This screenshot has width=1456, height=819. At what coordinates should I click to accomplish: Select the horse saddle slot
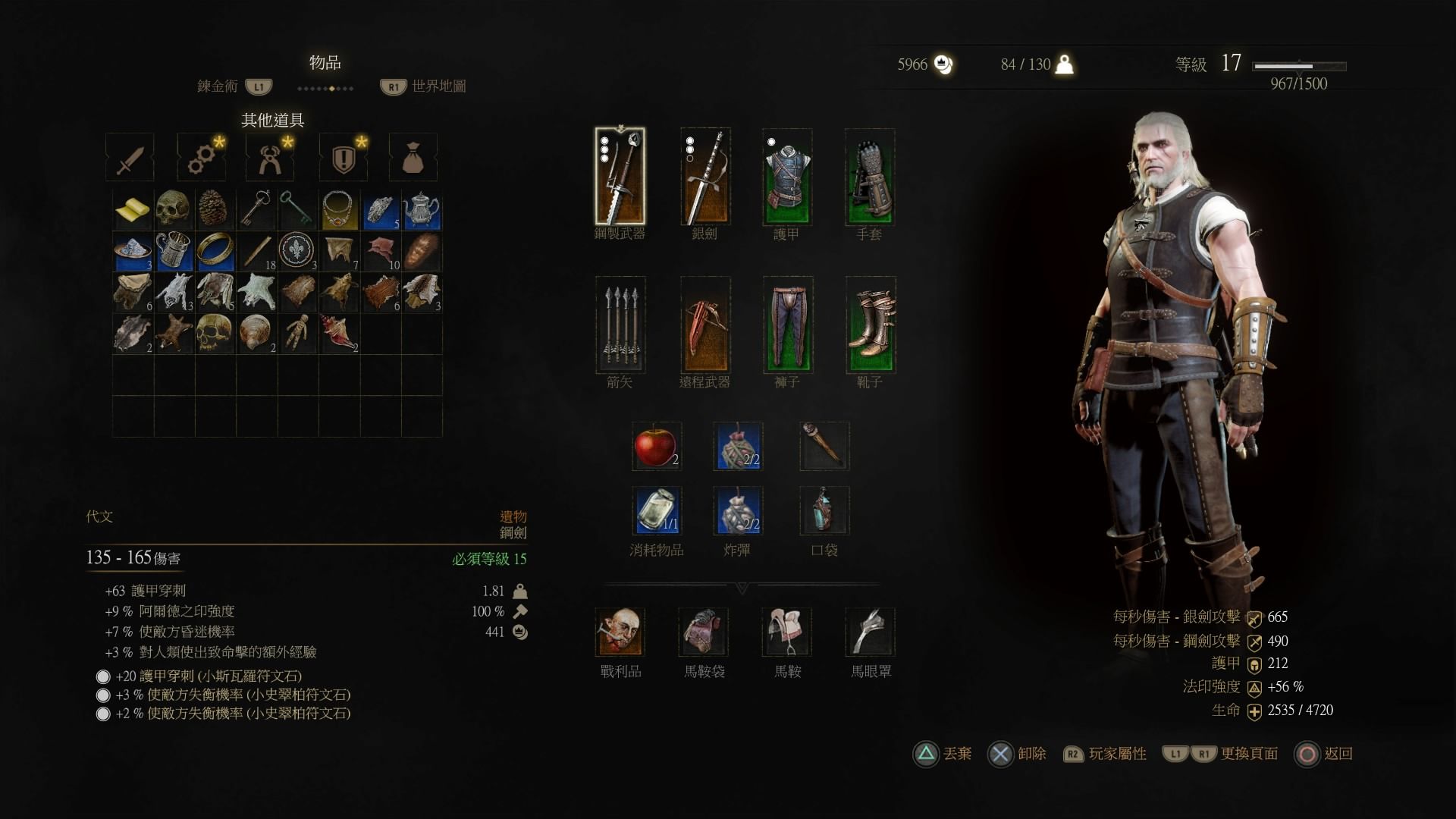click(x=787, y=632)
